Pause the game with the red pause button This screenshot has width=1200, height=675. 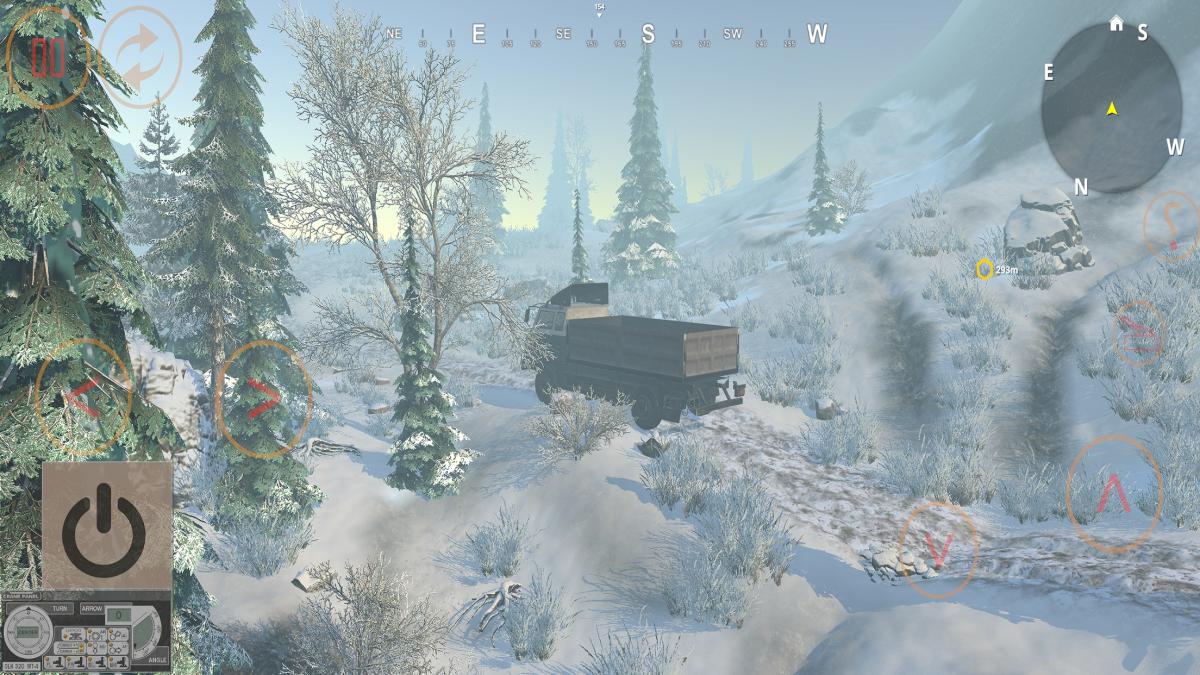pyautogui.click(x=47, y=58)
